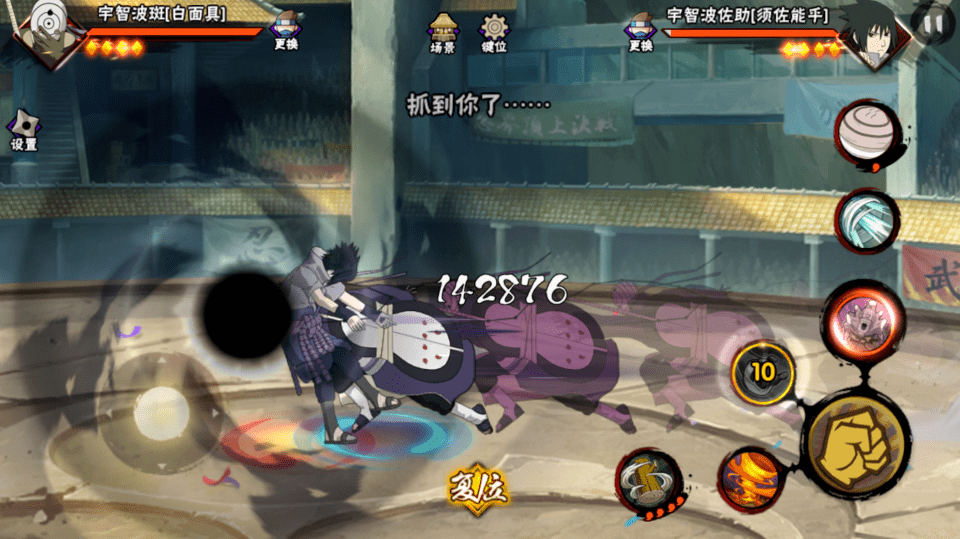
Task: Trigger the cyan swirl skill icon
Action: 867,221
